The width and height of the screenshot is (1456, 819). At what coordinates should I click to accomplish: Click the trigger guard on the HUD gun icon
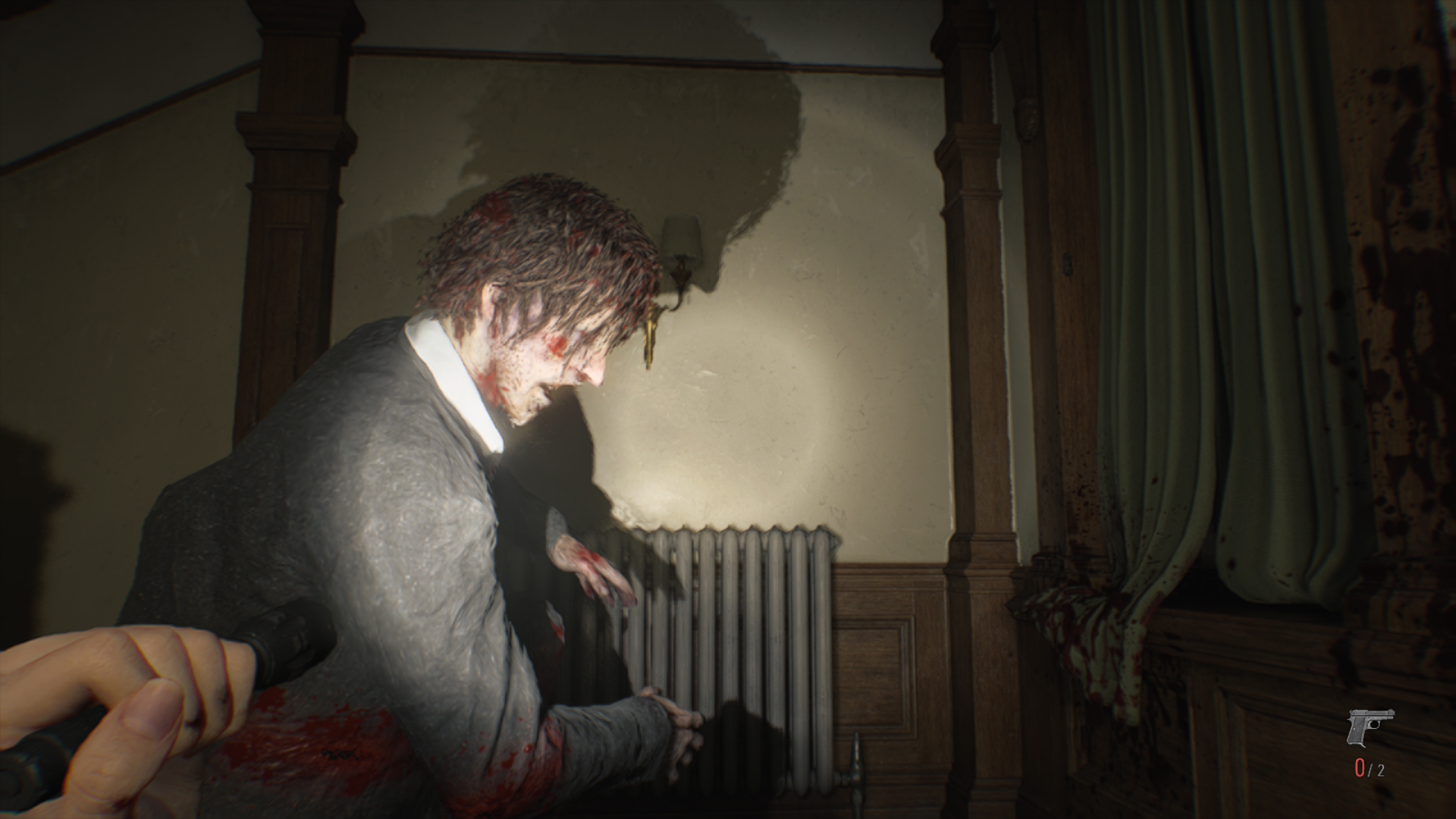1375,724
